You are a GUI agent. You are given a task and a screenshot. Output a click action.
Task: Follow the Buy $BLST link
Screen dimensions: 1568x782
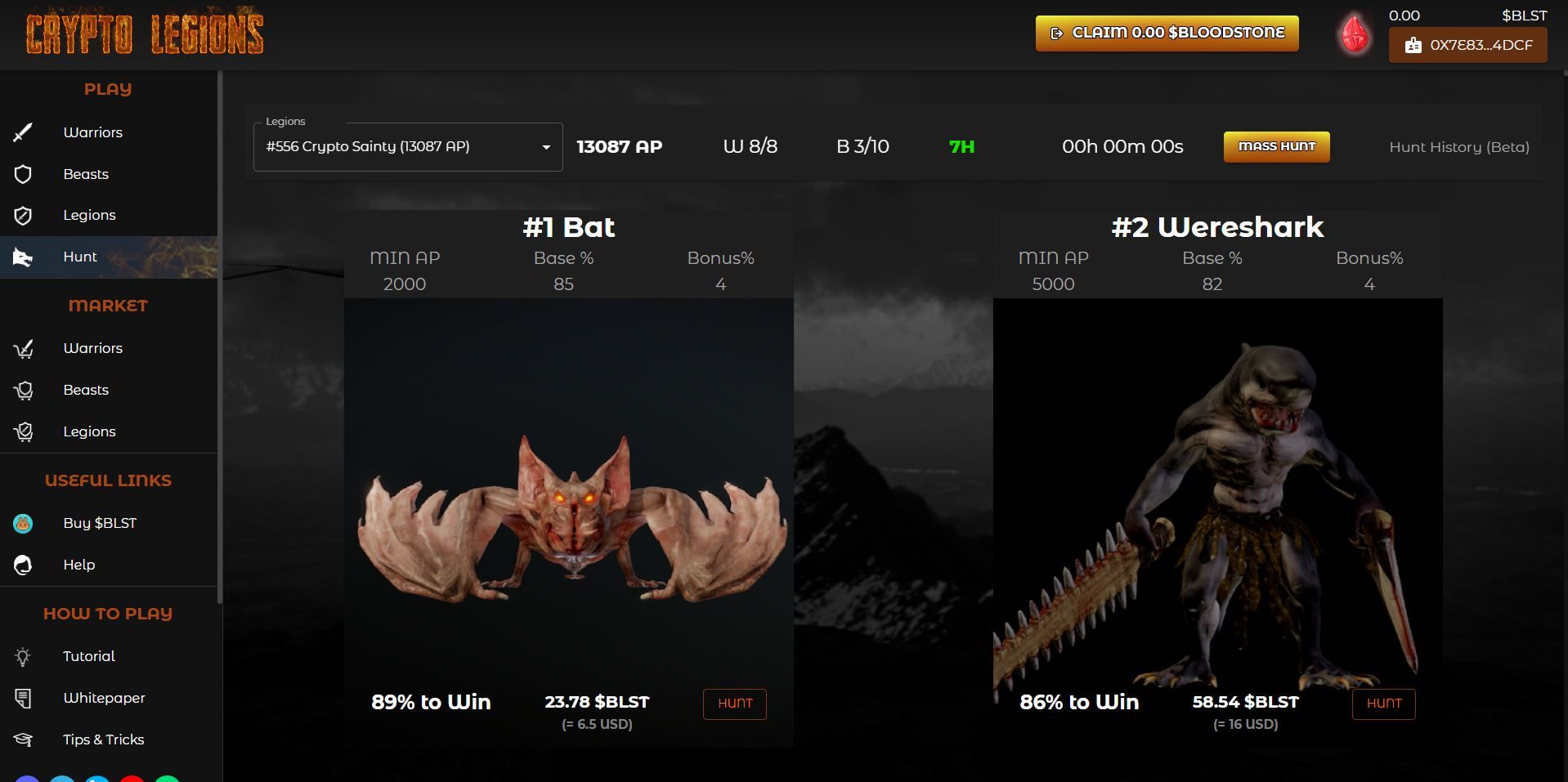pyautogui.click(x=100, y=523)
